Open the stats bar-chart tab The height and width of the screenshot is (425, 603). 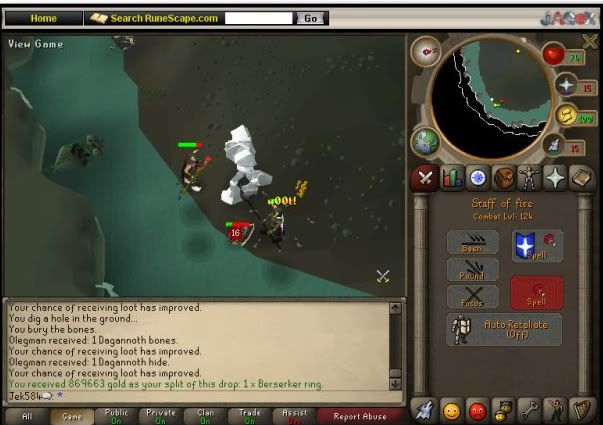tap(452, 179)
